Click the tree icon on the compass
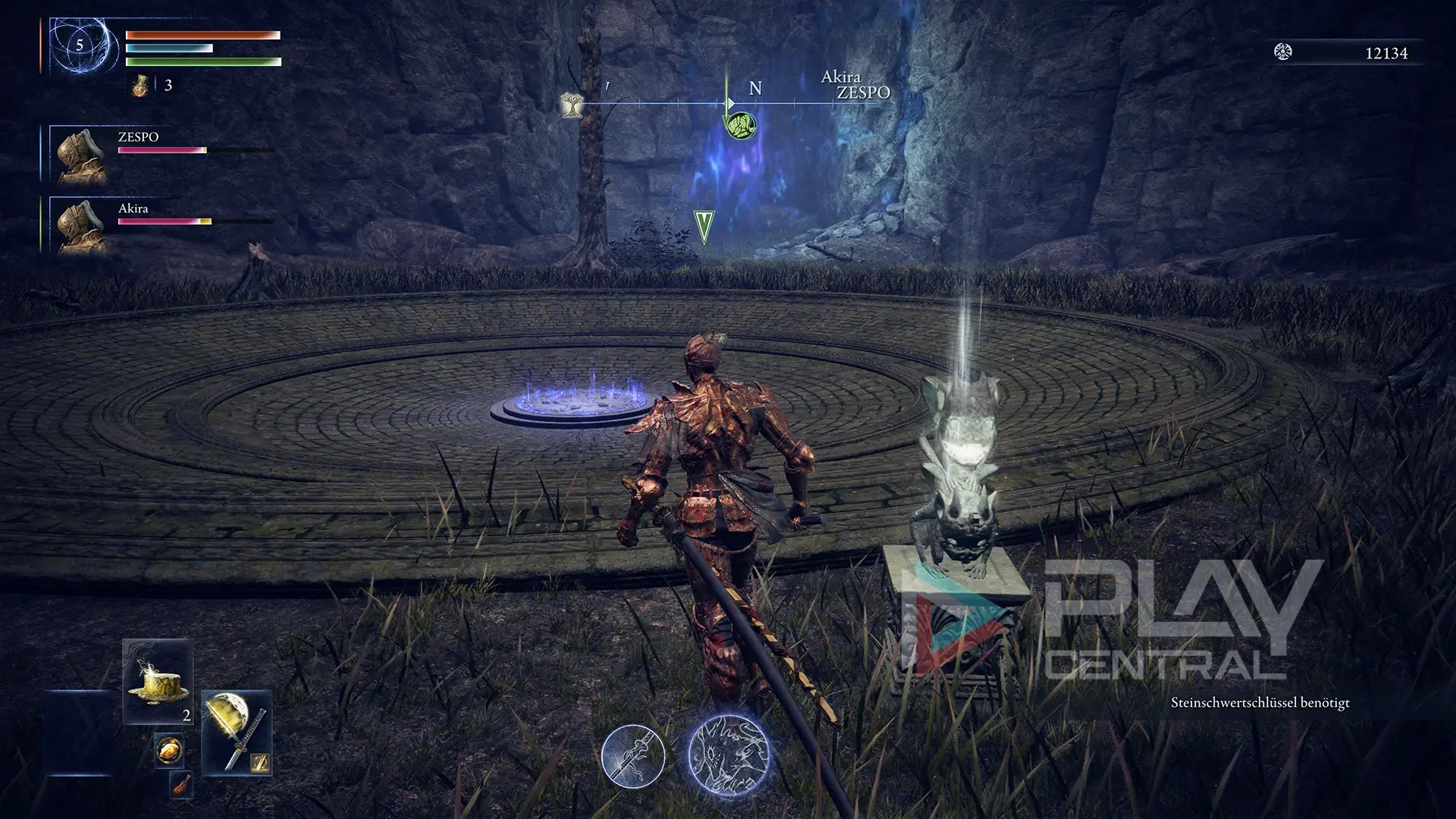The image size is (1456, 819). [x=572, y=105]
